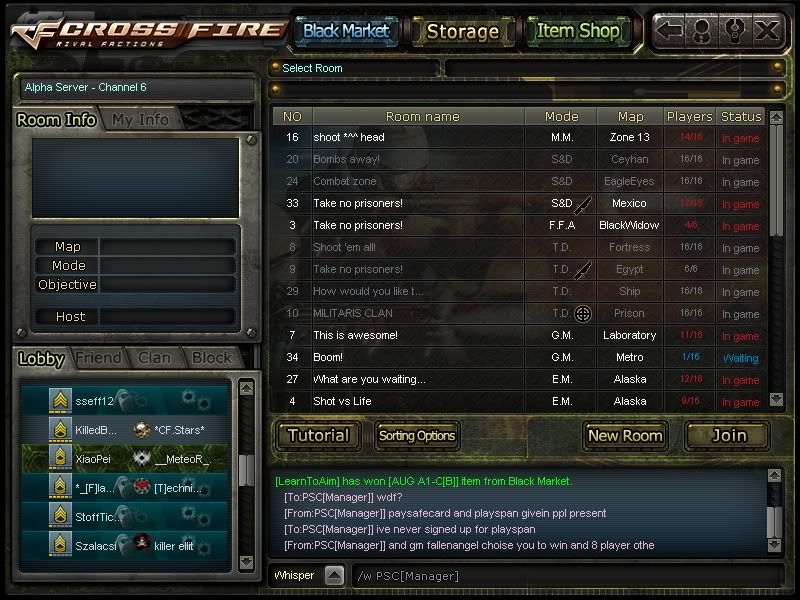Create a New Room
Screen dimensions: 800x600
(x=625, y=435)
